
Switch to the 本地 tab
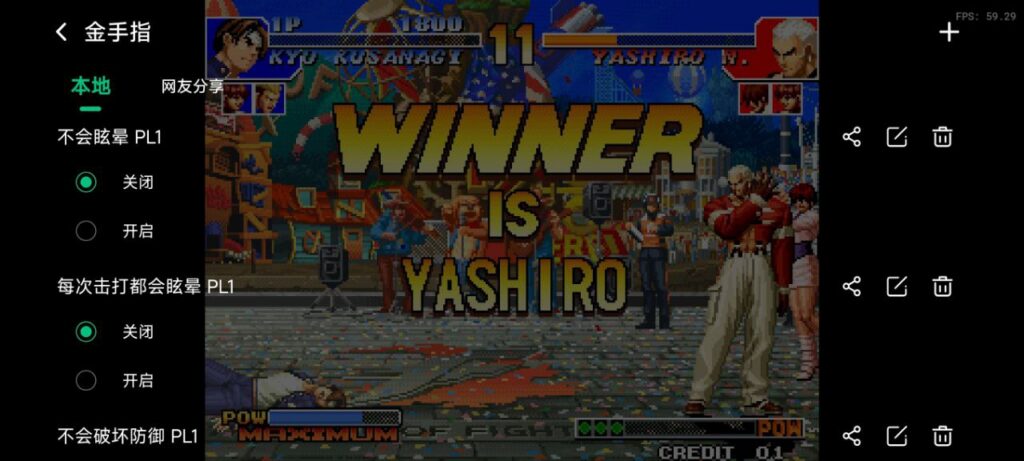[90, 86]
